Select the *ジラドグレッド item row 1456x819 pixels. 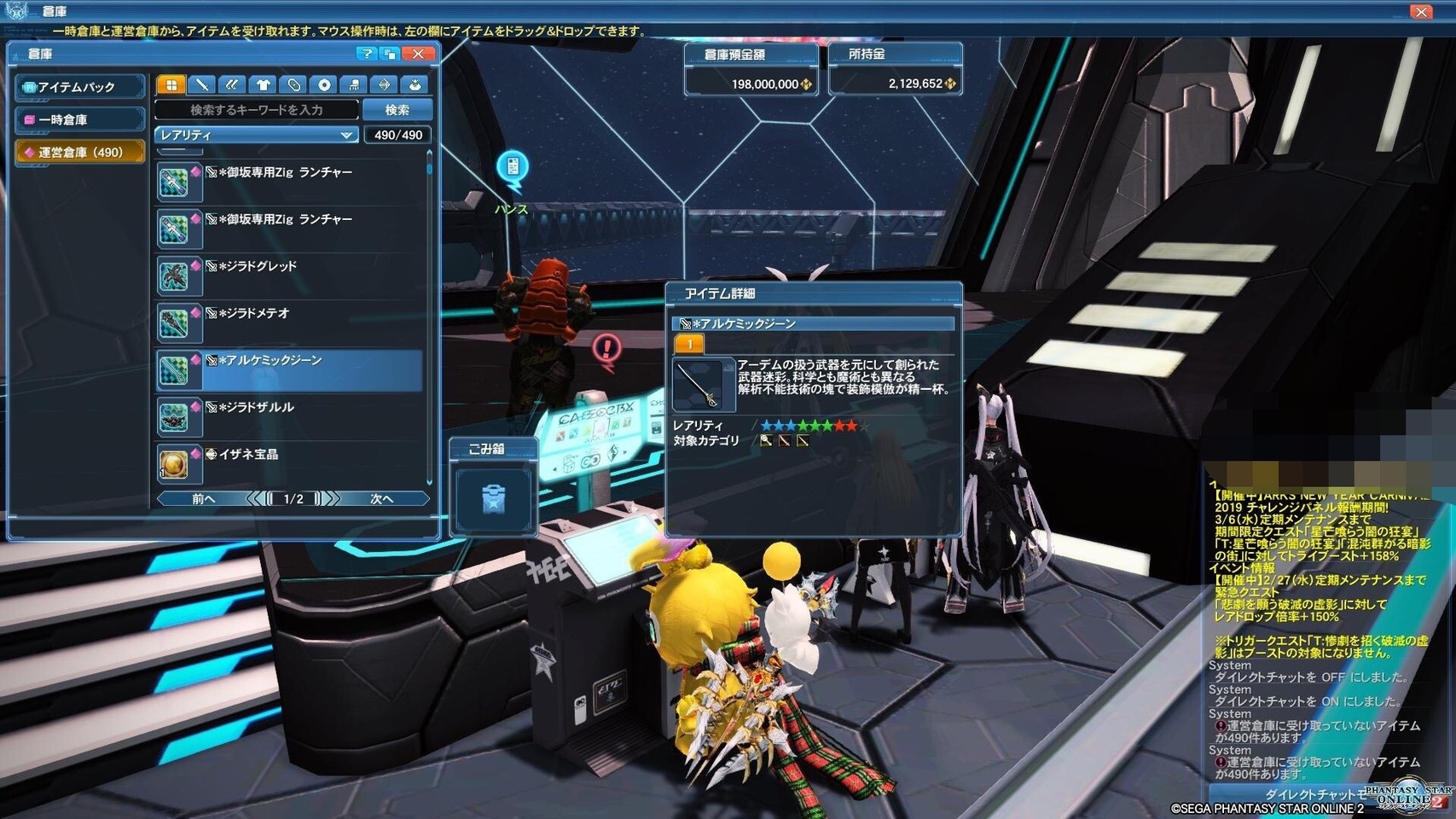click(x=290, y=275)
